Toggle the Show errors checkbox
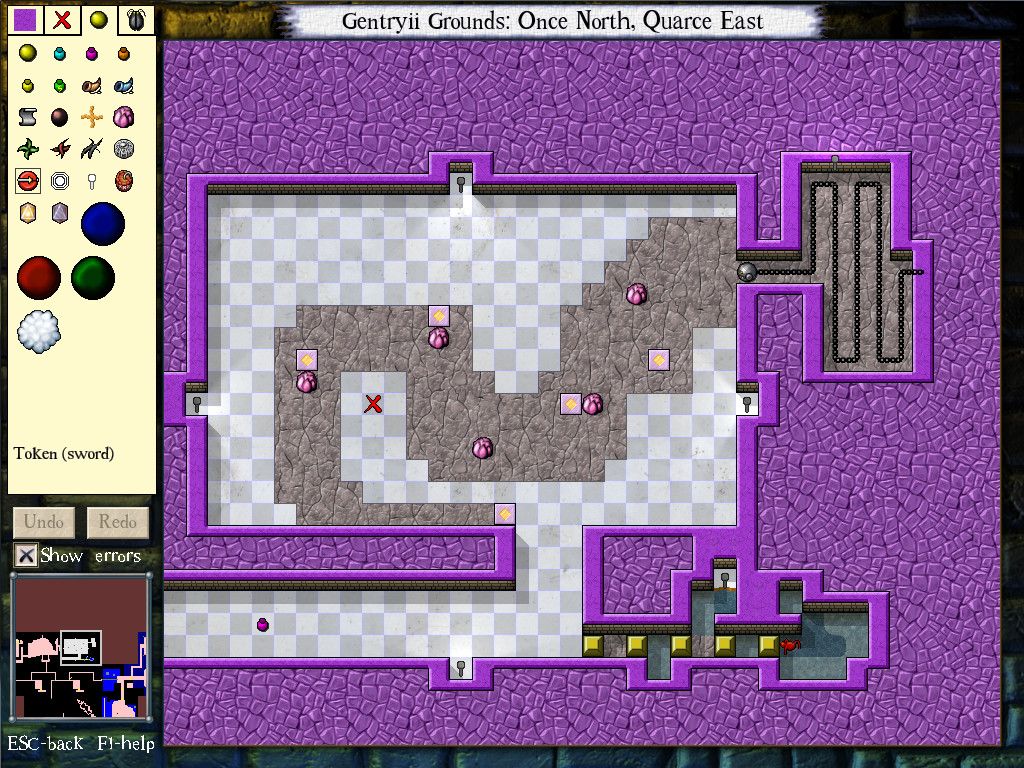Viewport: 1024px width, 768px height. pyautogui.click(x=27, y=555)
